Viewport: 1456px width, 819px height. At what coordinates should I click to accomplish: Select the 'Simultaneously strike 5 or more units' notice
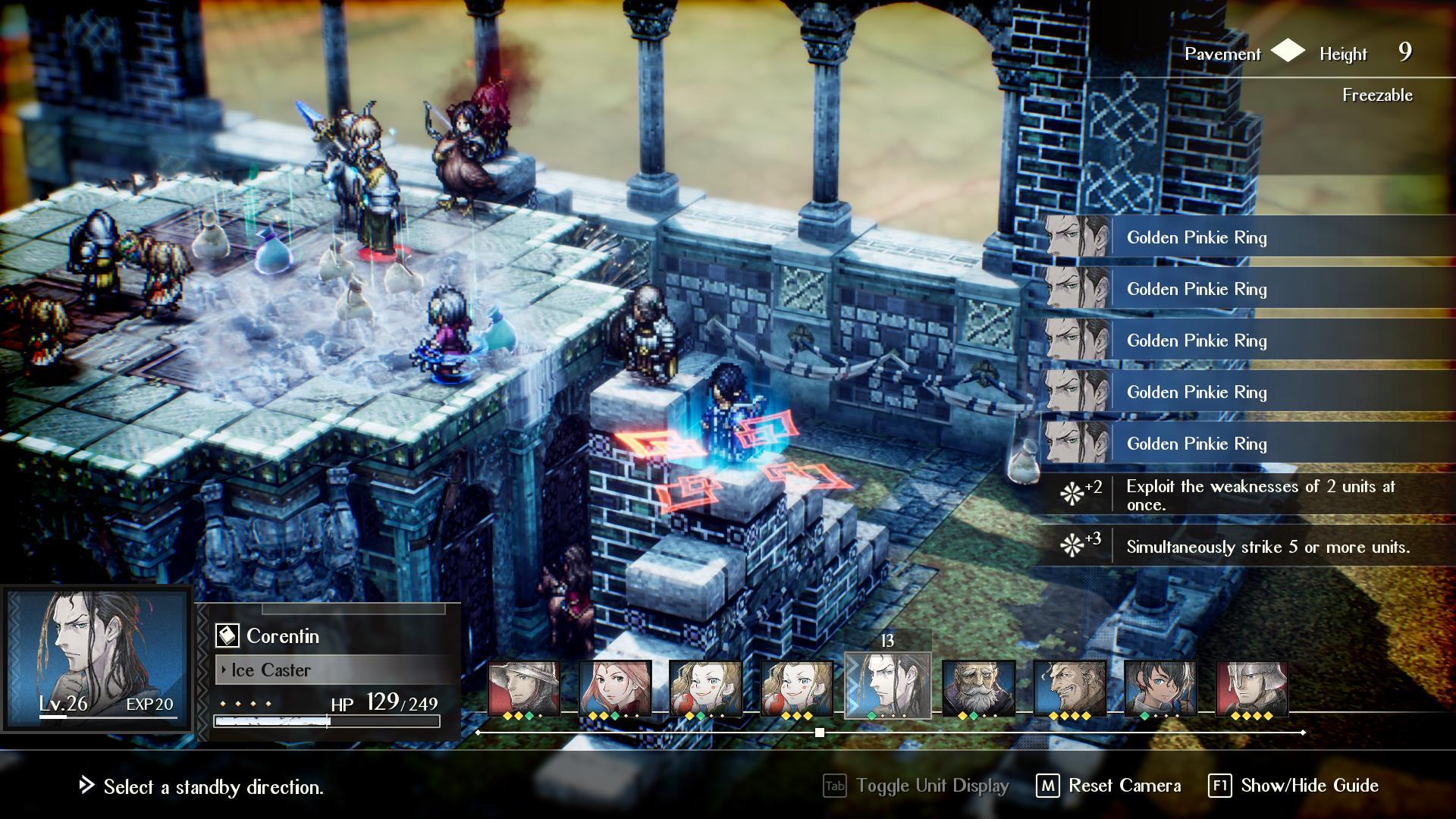pyautogui.click(x=1267, y=547)
